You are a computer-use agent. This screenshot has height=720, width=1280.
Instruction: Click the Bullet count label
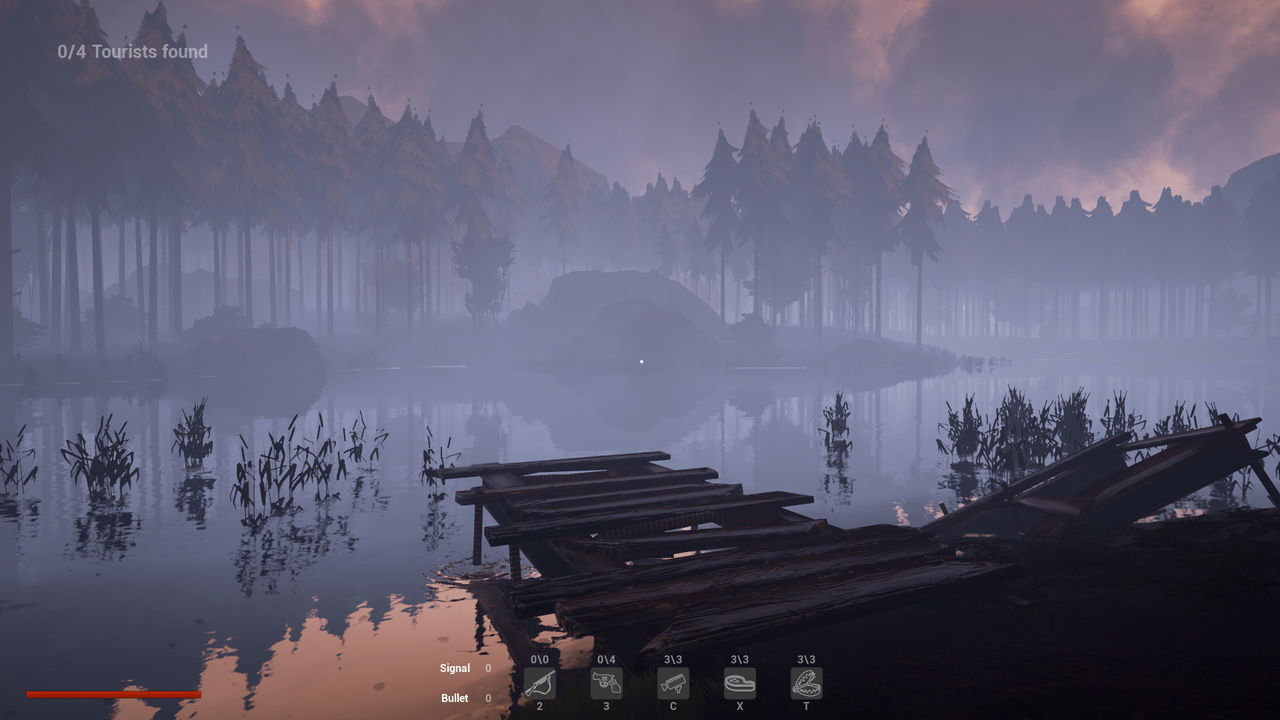(x=455, y=698)
